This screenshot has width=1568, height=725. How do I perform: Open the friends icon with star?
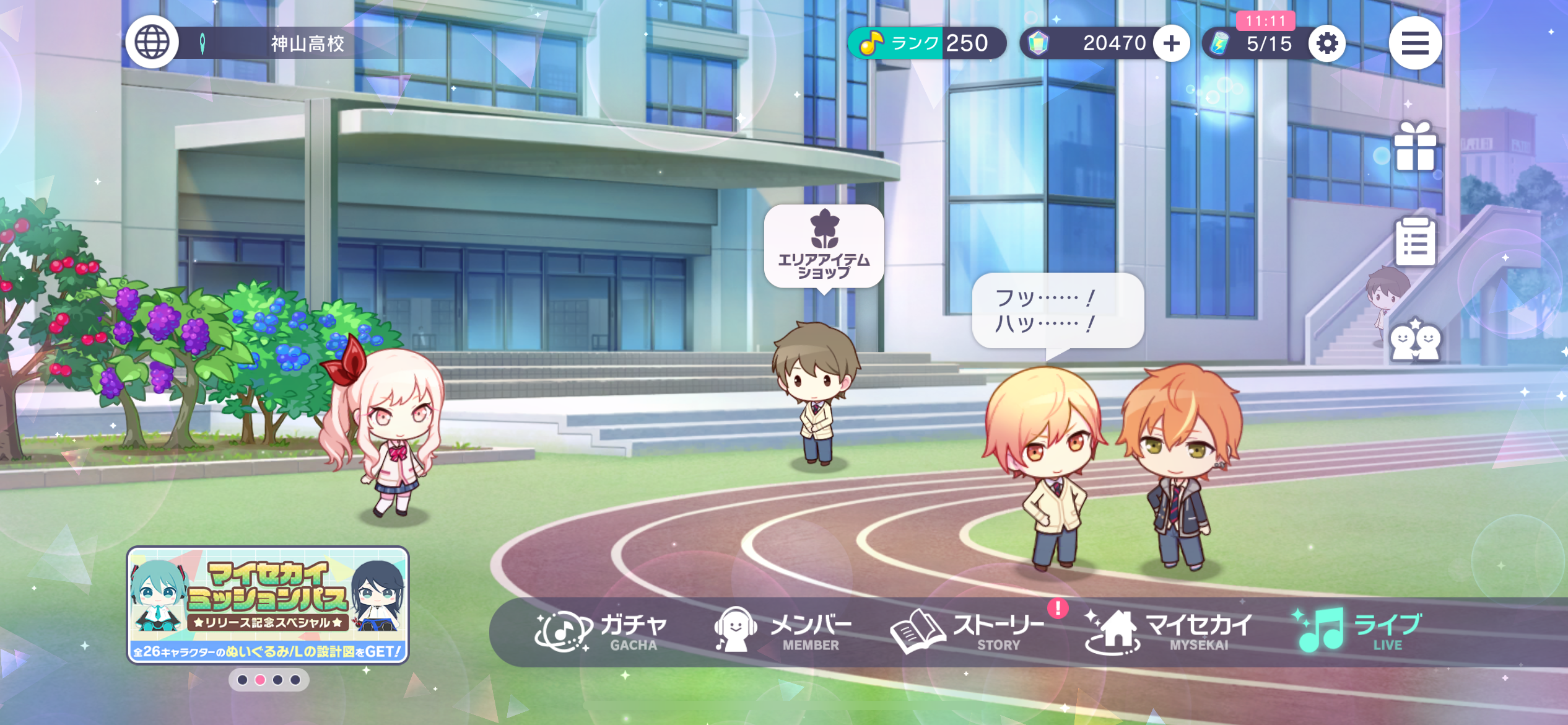pyautogui.click(x=1414, y=340)
